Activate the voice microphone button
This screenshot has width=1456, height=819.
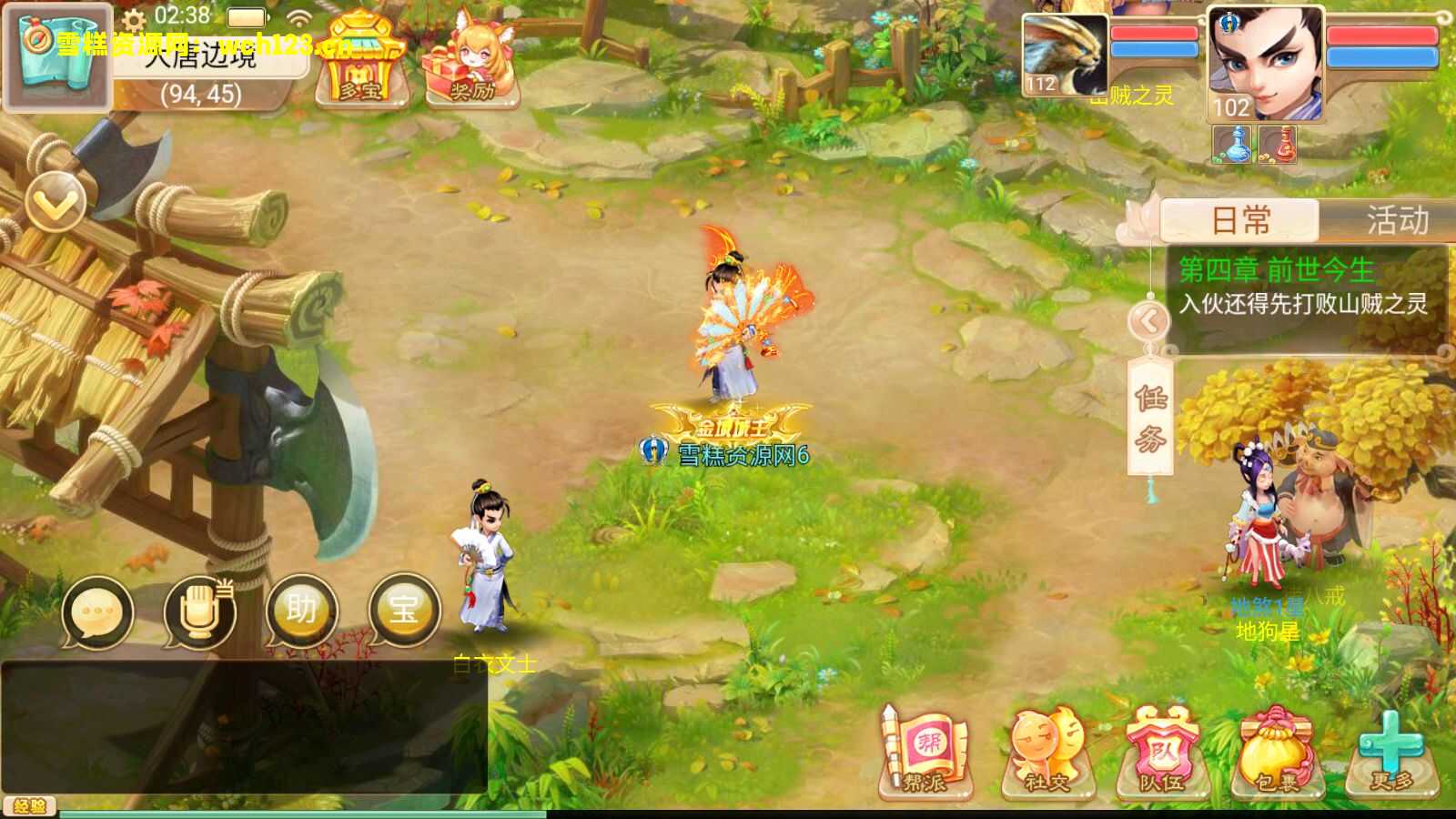point(199,612)
